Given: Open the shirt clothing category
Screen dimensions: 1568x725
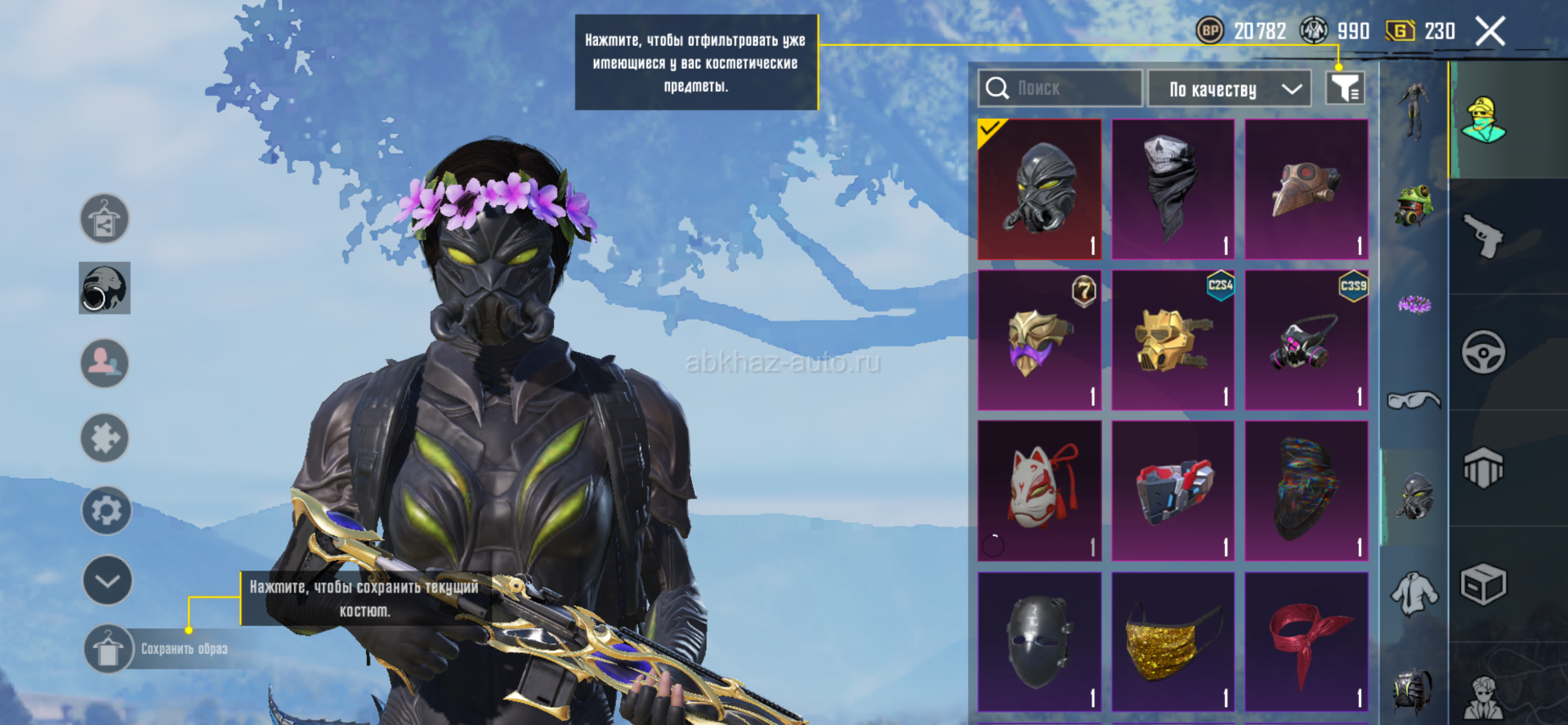Looking at the screenshot, I should pyautogui.click(x=1414, y=594).
